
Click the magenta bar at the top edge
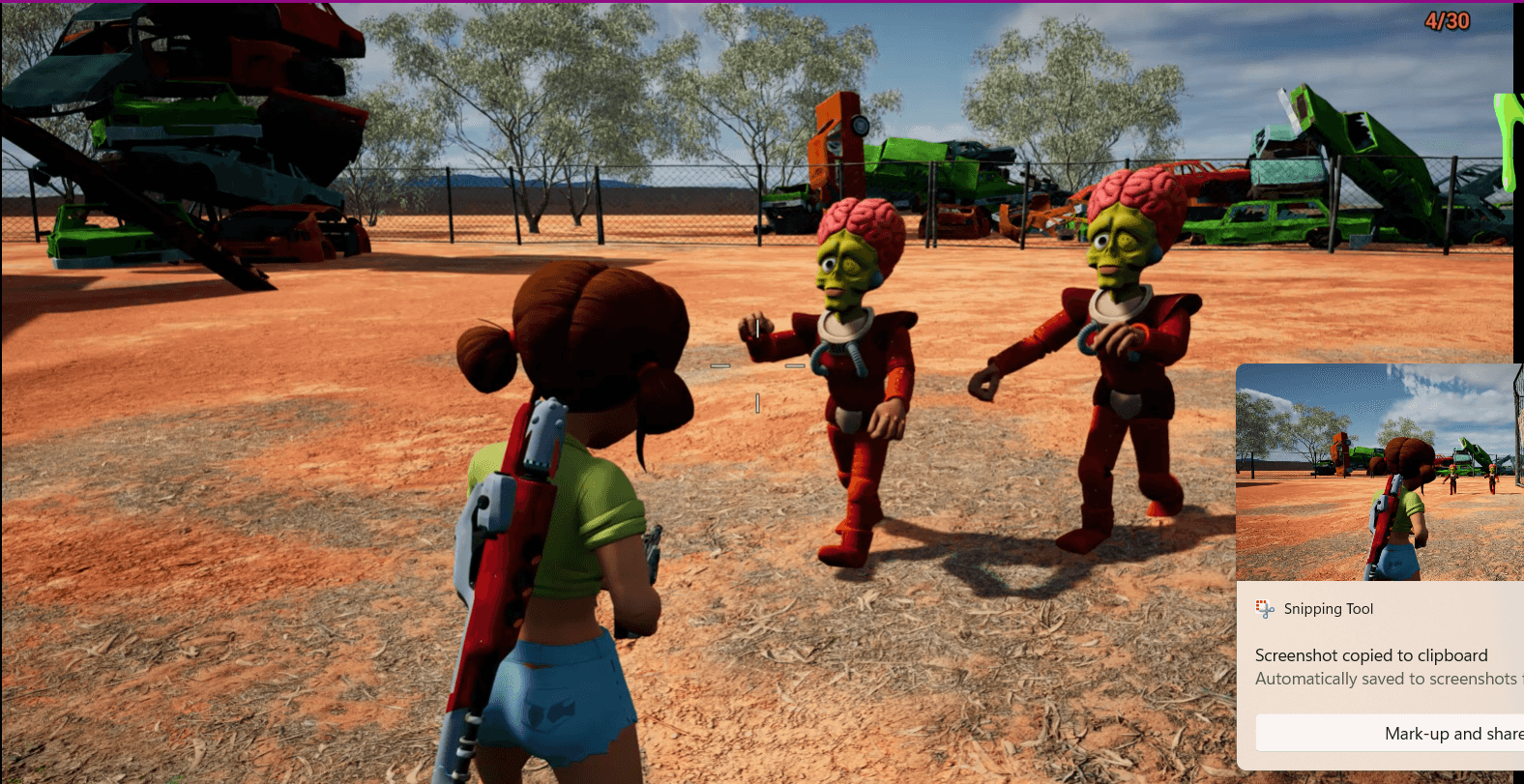click(x=762, y=3)
